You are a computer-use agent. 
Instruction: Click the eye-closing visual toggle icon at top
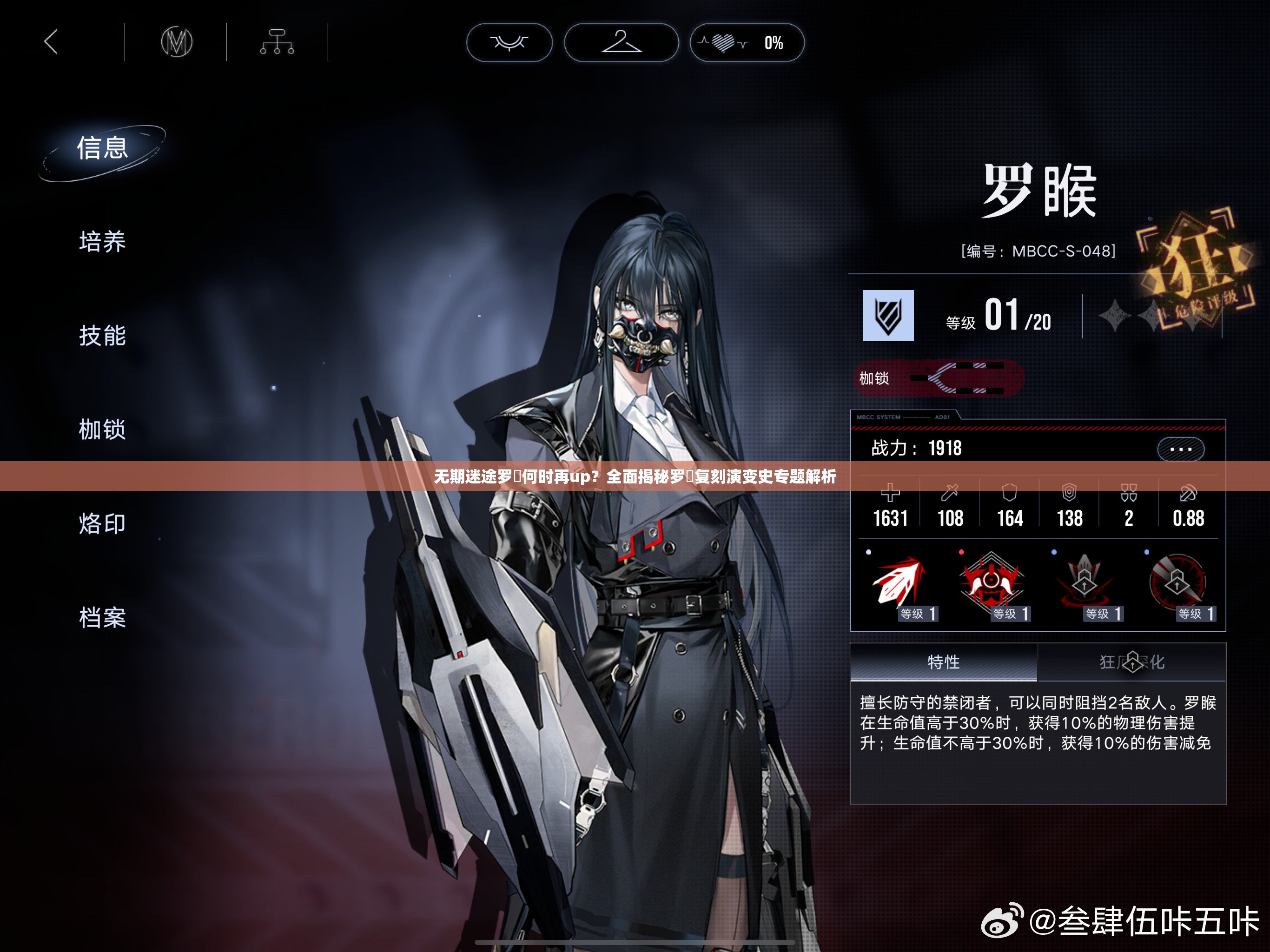[510, 42]
